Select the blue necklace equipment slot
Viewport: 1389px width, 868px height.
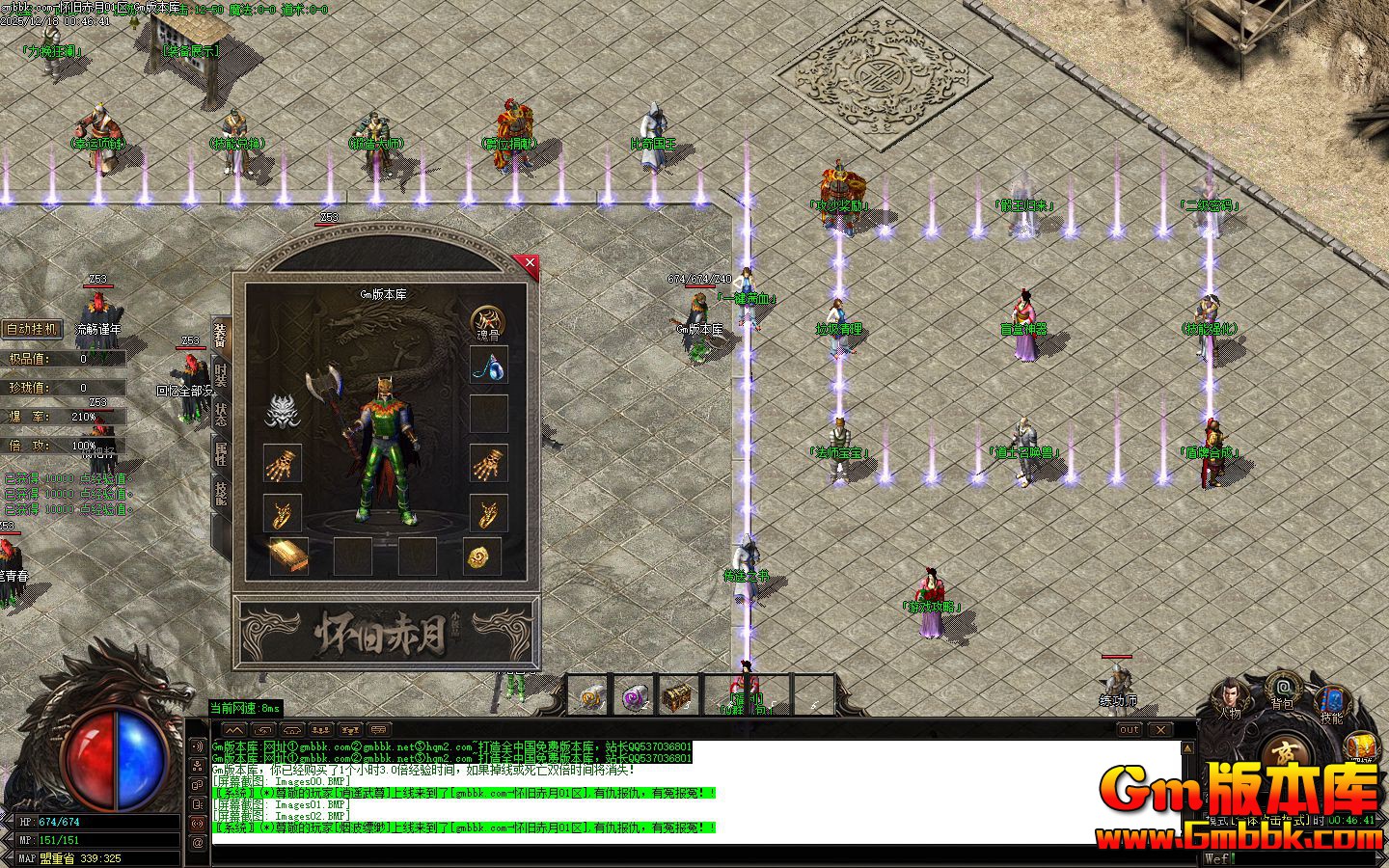pos(488,366)
